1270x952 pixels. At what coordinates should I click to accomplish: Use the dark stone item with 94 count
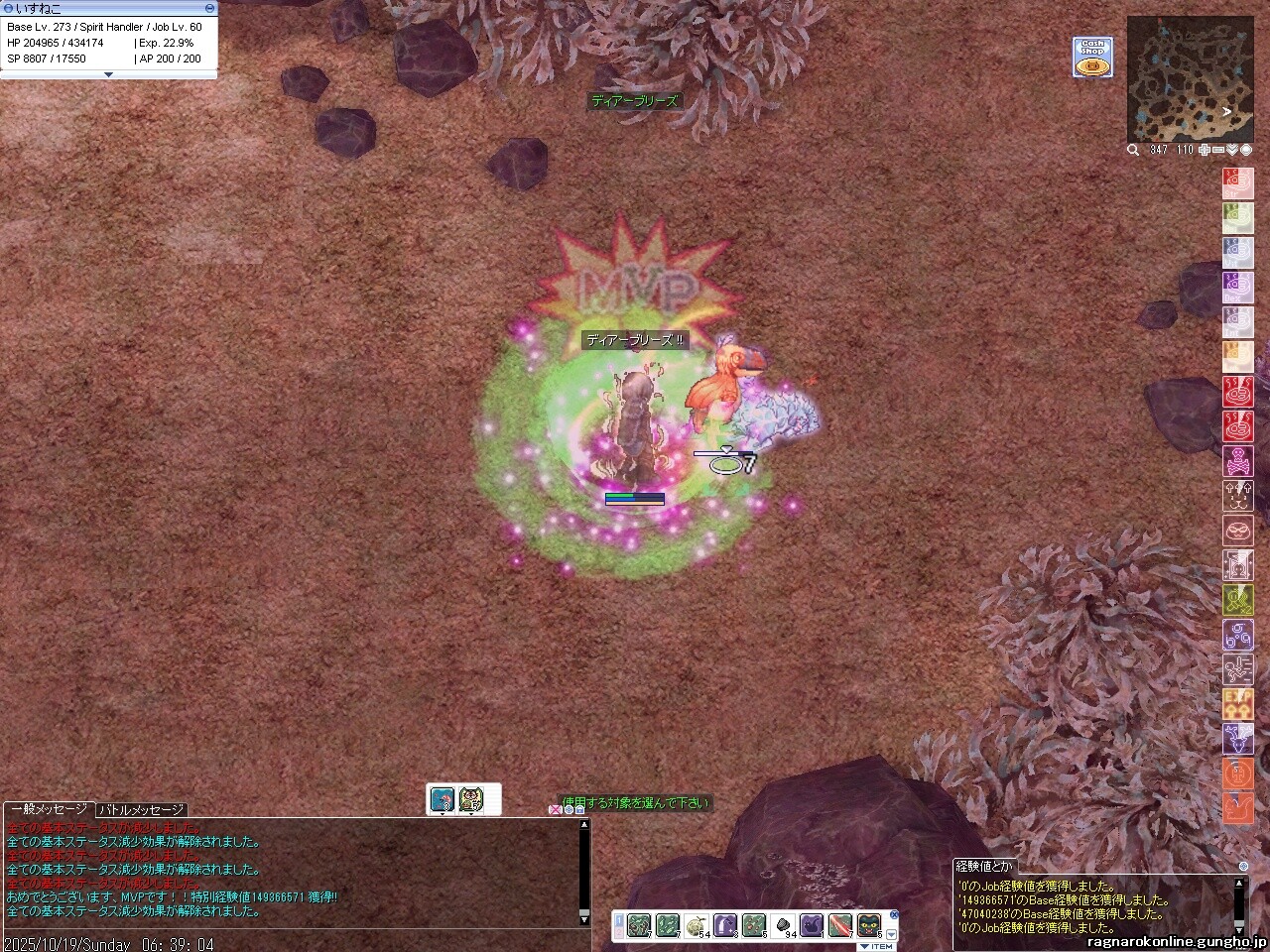pyautogui.click(x=783, y=924)
